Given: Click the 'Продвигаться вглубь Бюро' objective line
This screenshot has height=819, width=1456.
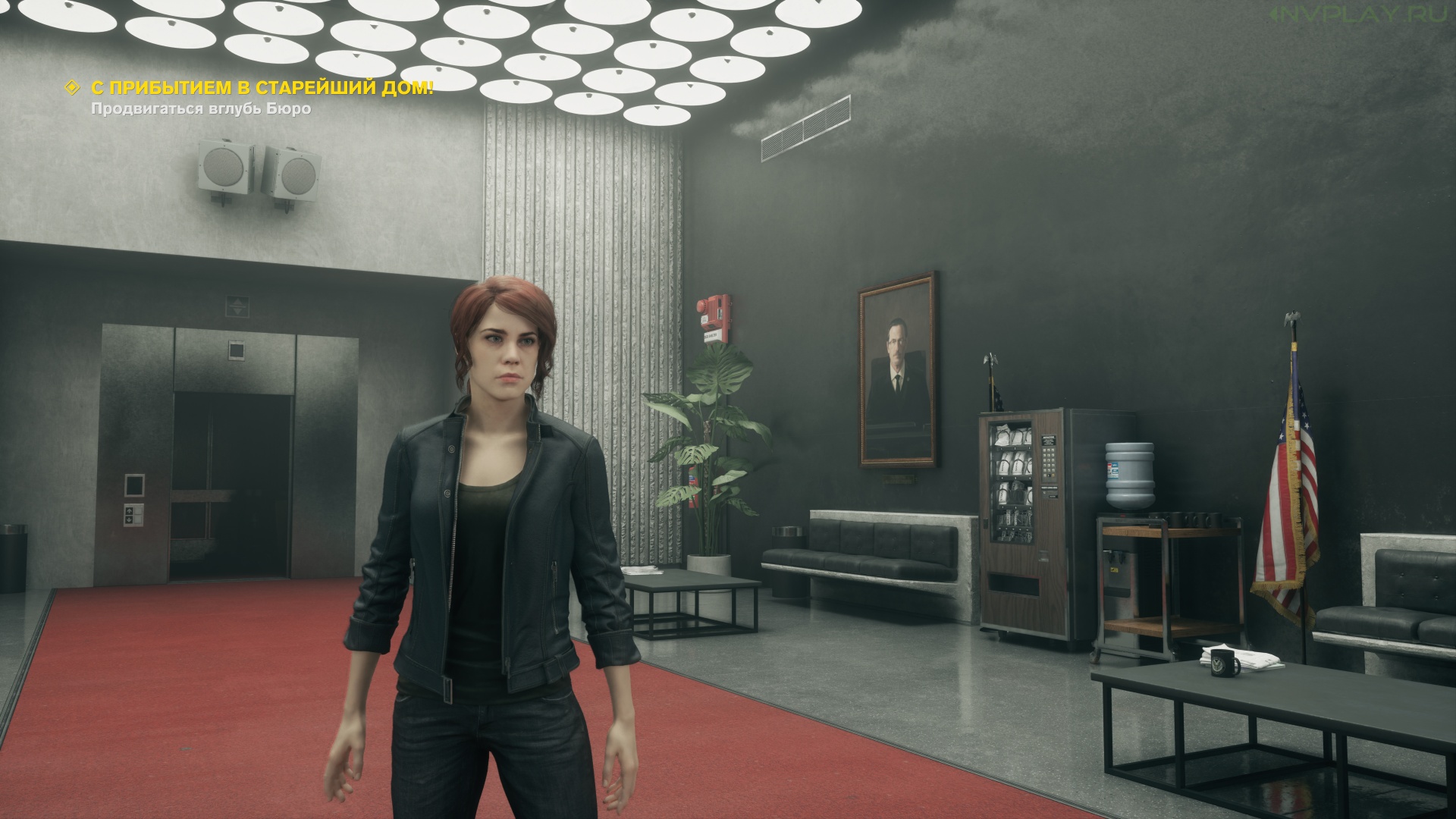Looking at the screenshot, I should [x=201, y=108].
